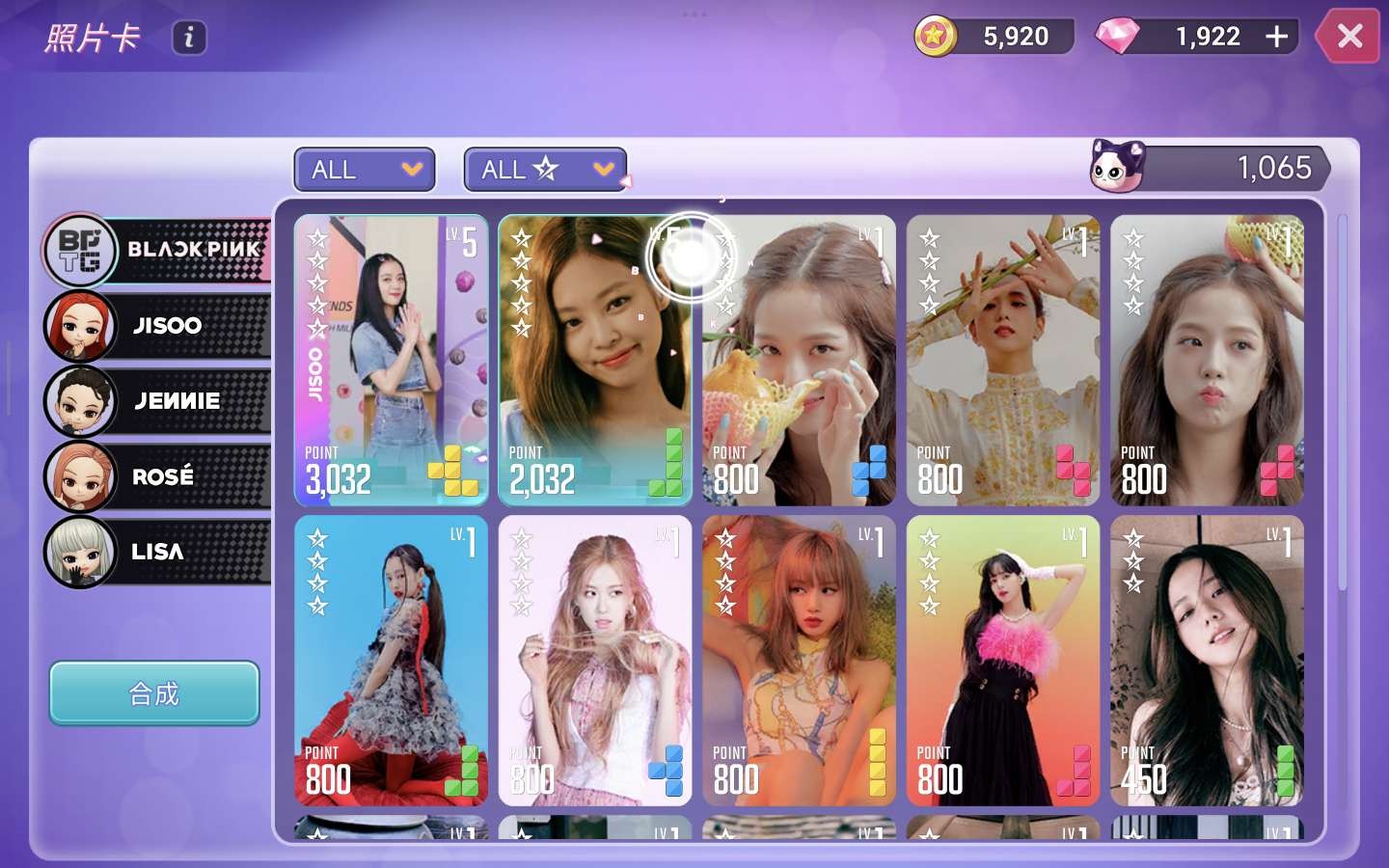Close the photo card screen
Image resolution: width=1389 pixels, height=868 pixels.
click(1349, 37)
